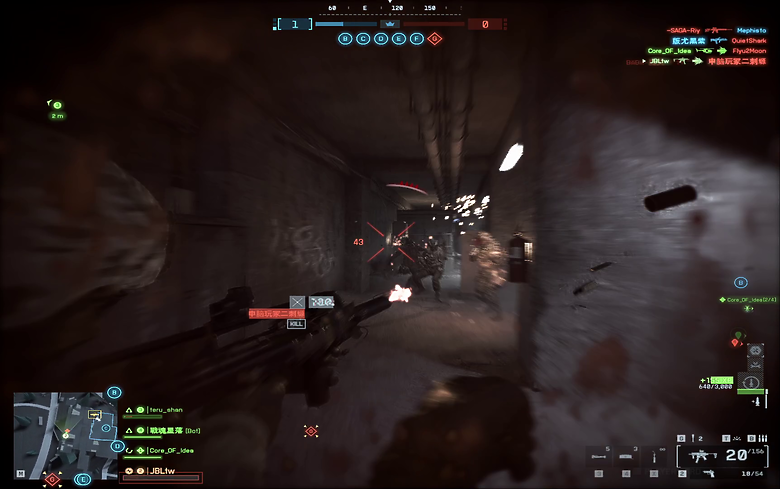
Task: Select the red enemy objective G diamond
Action: (x=434, y=39)
